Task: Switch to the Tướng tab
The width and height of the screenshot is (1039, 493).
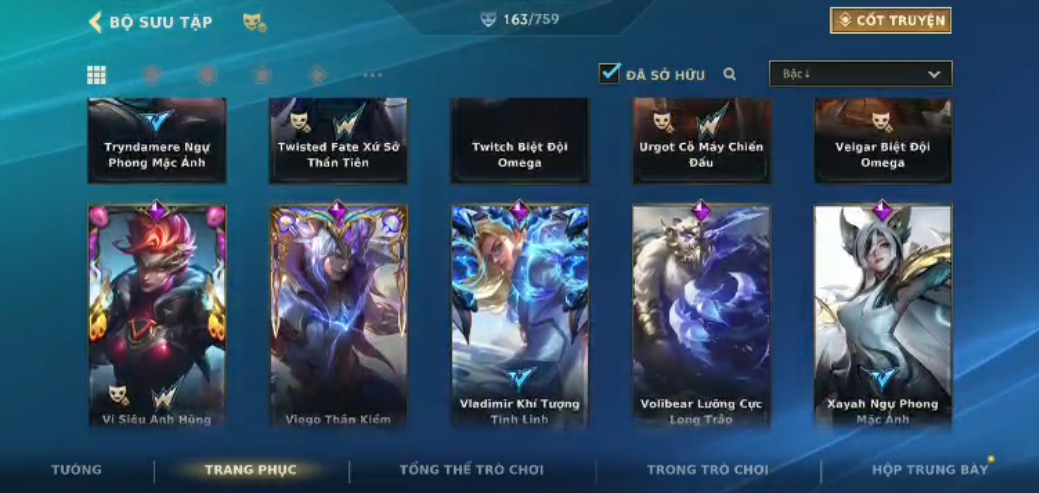Action: click(77, 469)
